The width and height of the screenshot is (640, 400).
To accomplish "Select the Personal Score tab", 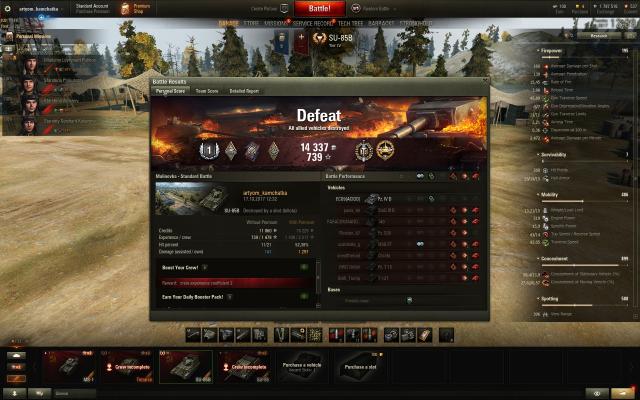I will point(170,90).
